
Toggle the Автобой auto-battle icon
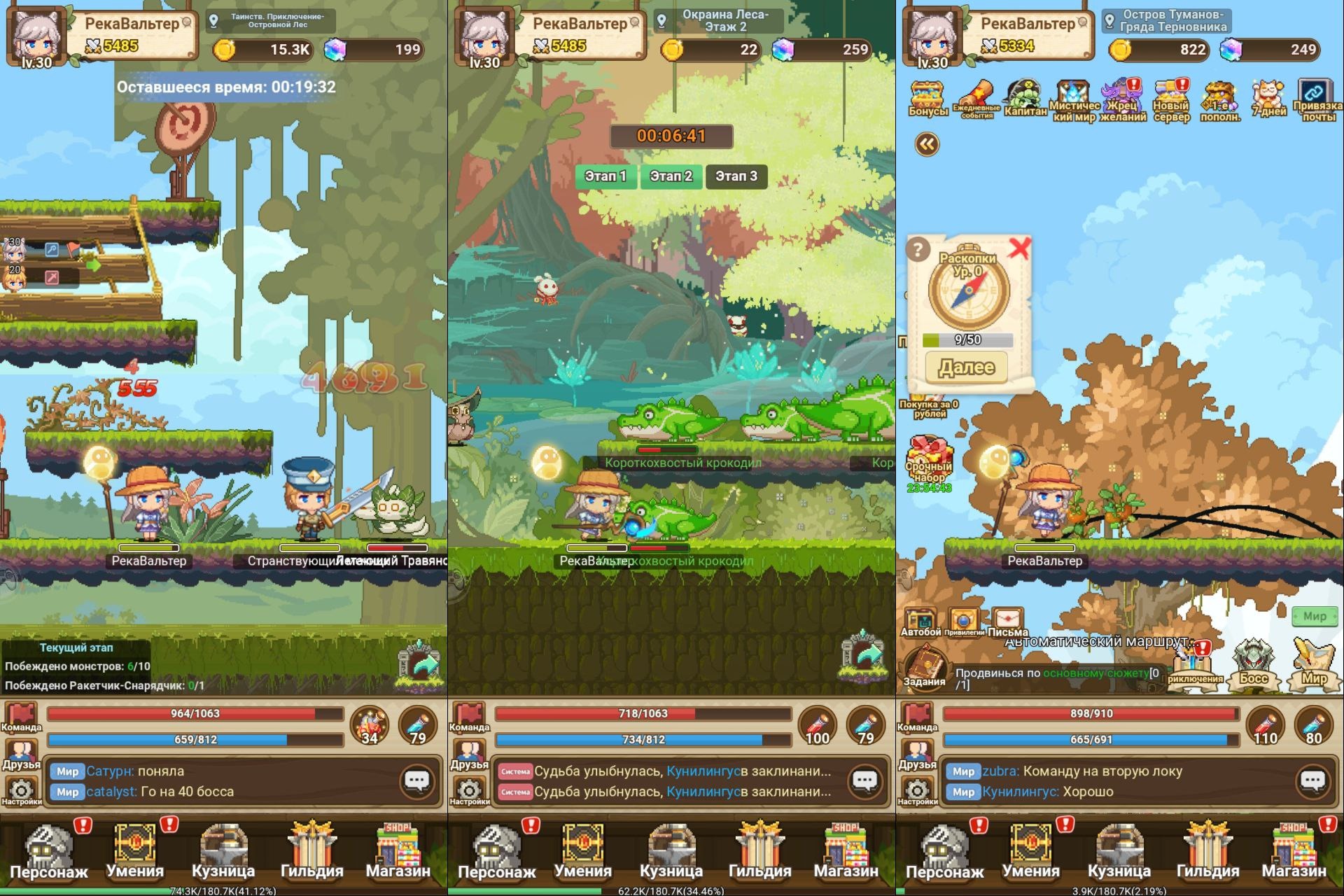tap(920, 622)
